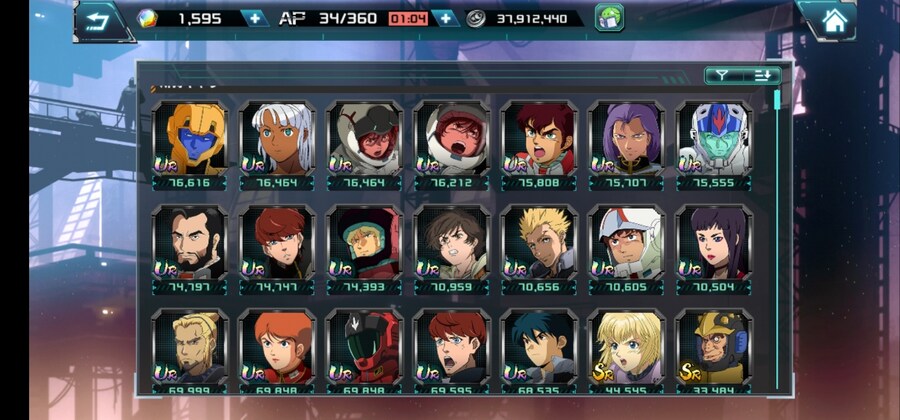
Task: Open the character filter
Action: point(721,75)
